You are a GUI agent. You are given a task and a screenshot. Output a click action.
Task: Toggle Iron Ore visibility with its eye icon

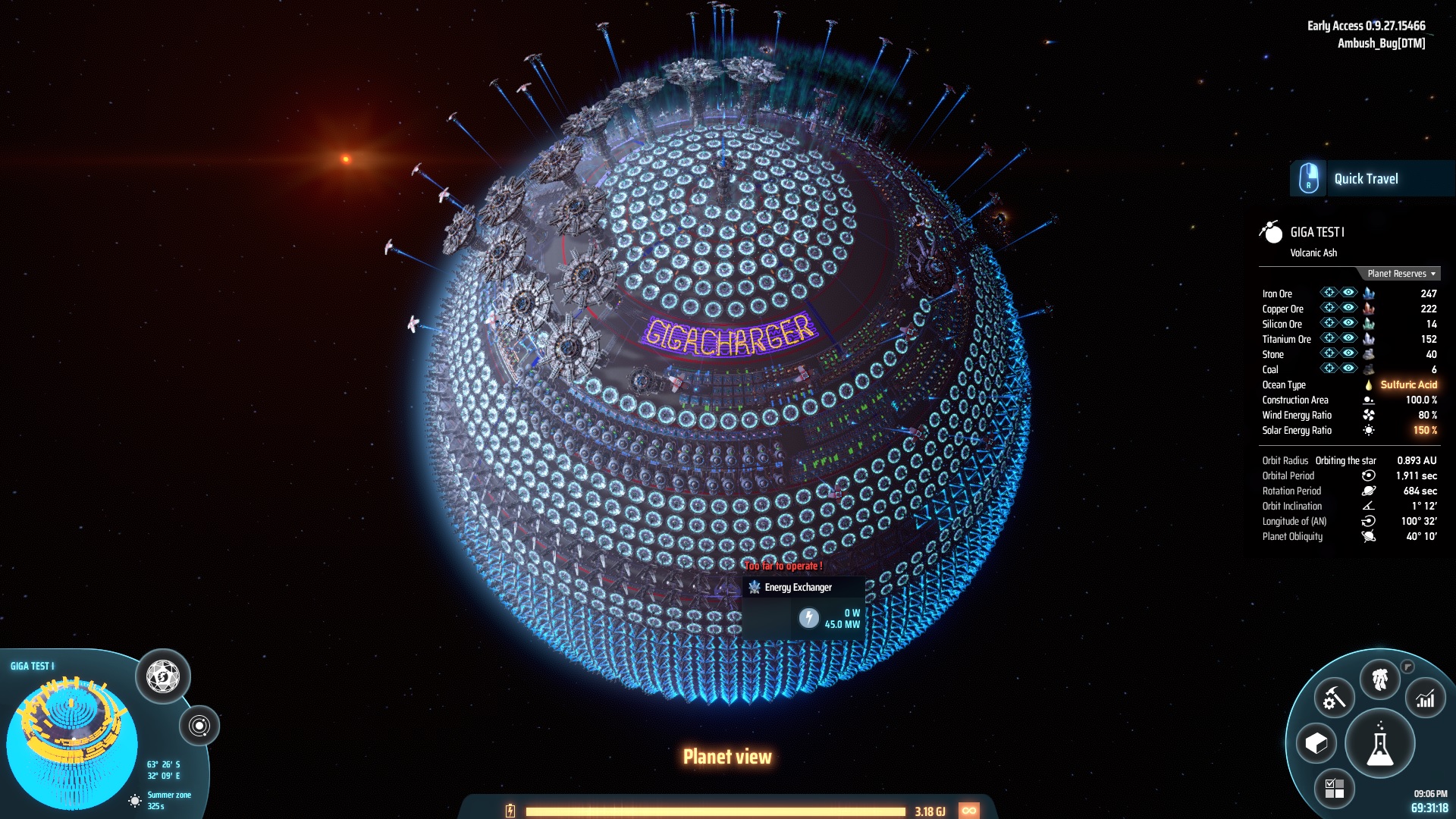click(1348, 293)
